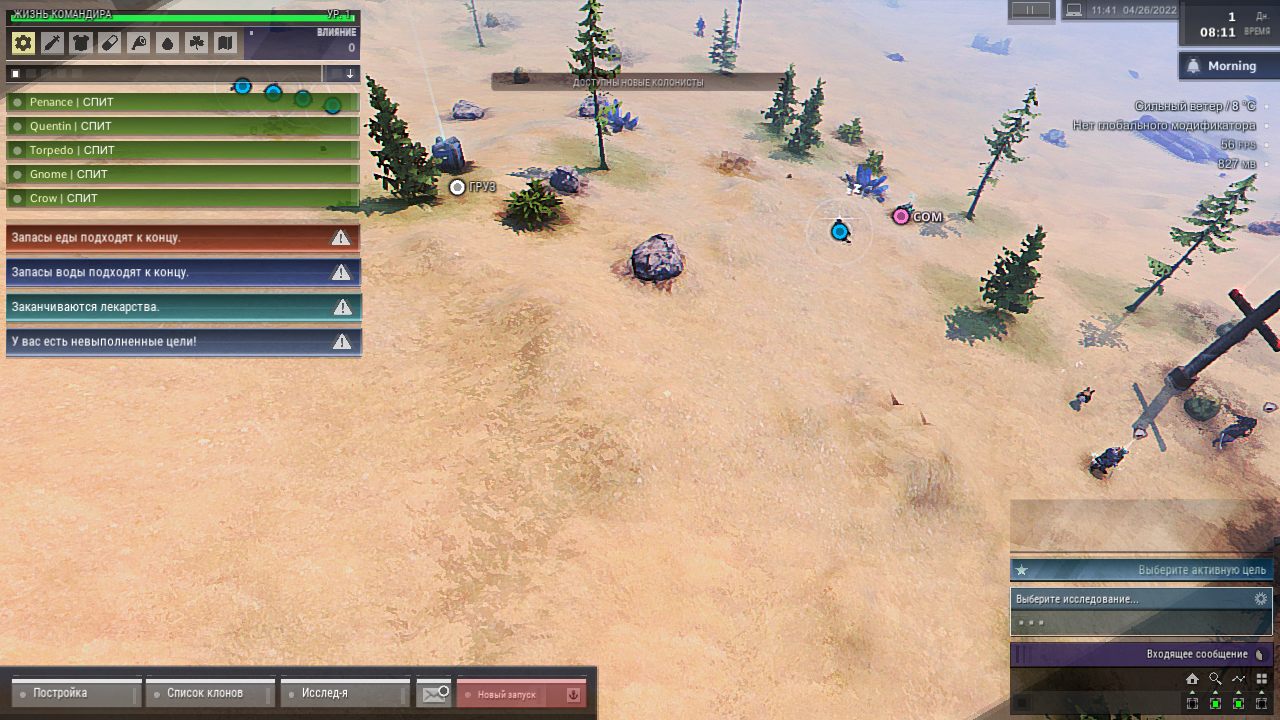Select the Crow colonist row

(x=183, y=198)
